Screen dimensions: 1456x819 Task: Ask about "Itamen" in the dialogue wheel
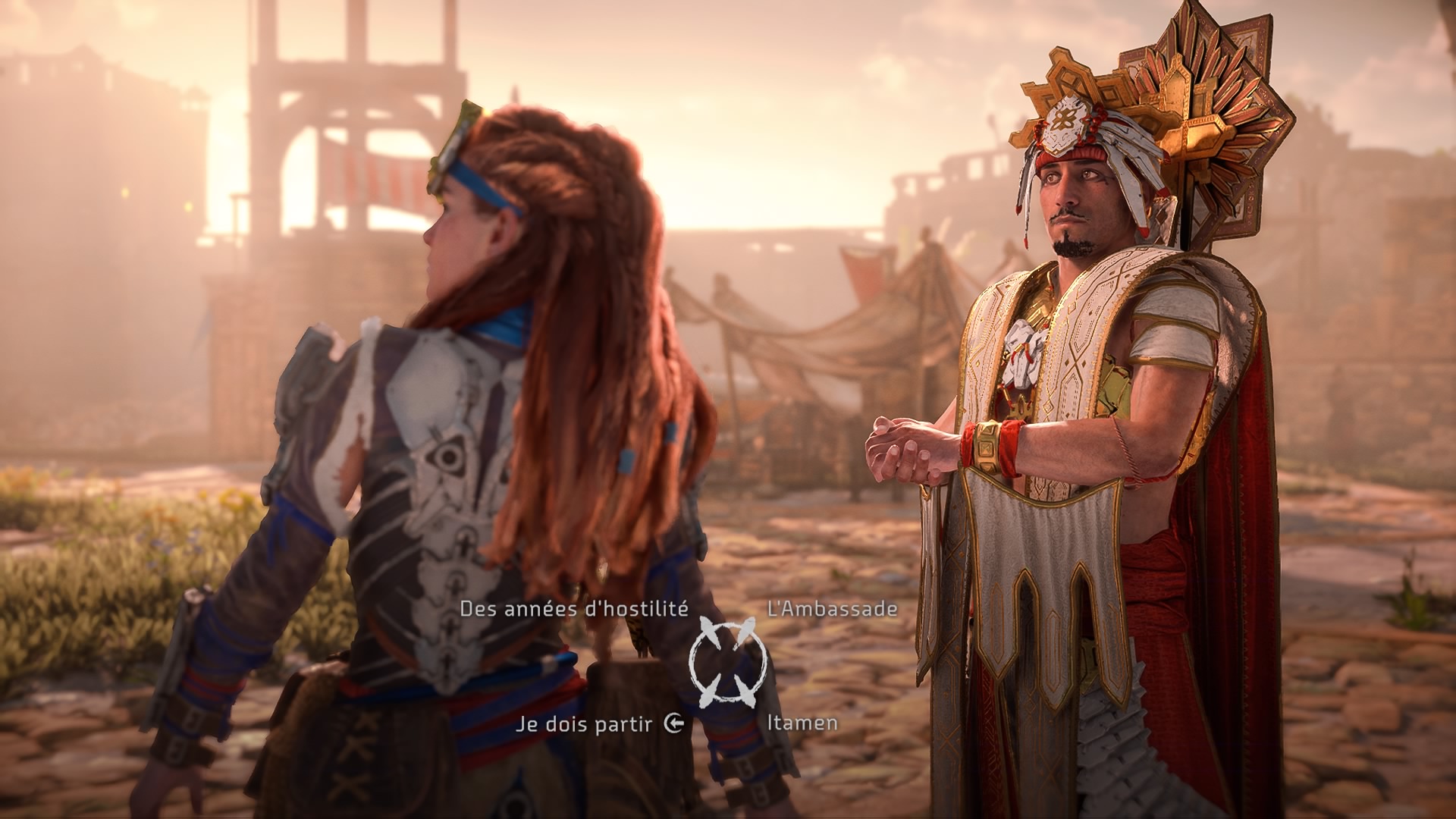[802, 723]
